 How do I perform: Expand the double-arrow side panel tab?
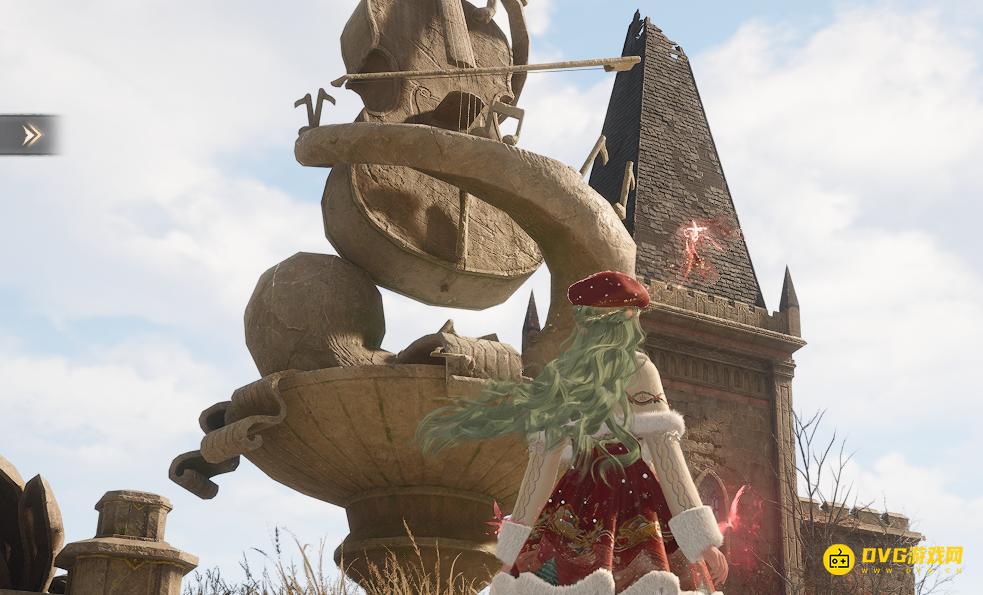tap(31, 135)
